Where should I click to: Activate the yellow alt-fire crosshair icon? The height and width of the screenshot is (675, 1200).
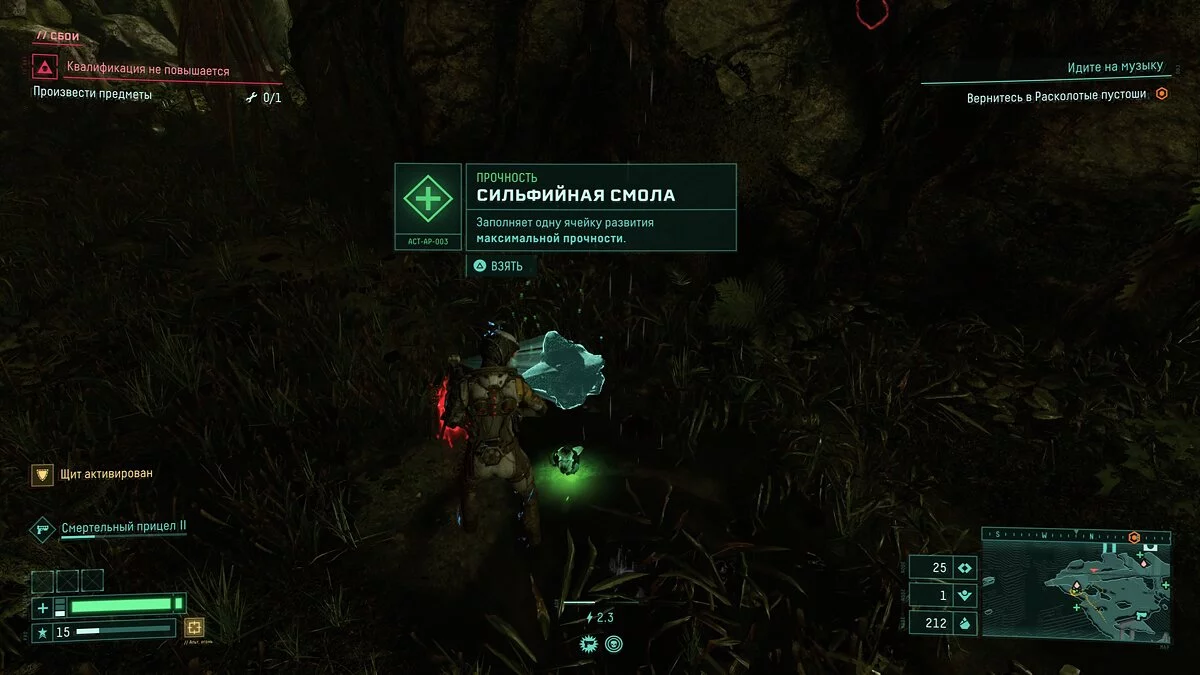click(x=194, y=628)
